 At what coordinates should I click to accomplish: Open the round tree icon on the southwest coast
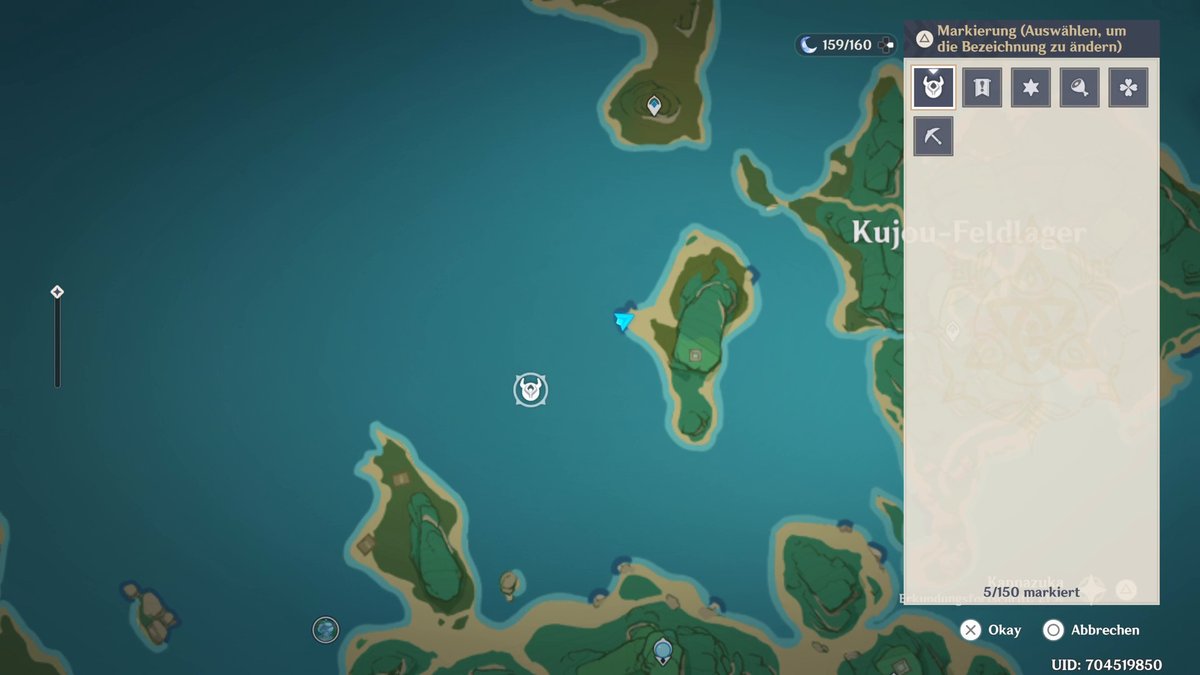point(325,629)
